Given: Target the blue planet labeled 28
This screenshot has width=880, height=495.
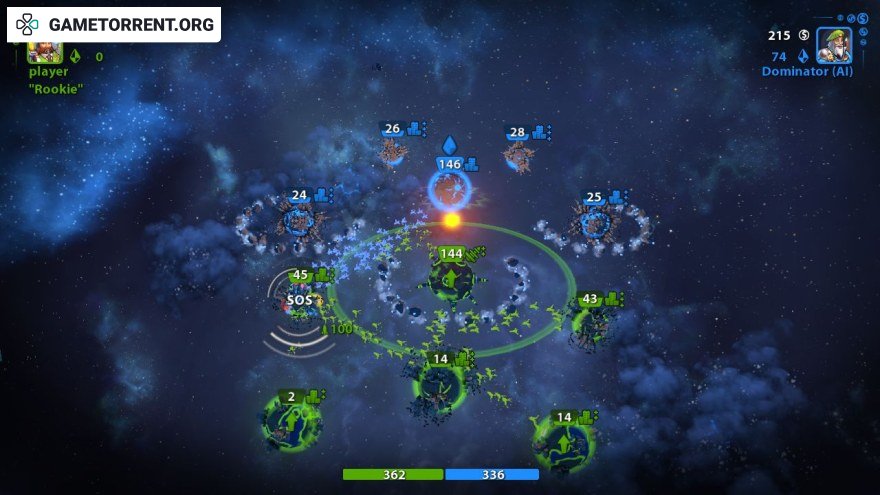Looking at the screenshot, I should click(x=517, y=156).
